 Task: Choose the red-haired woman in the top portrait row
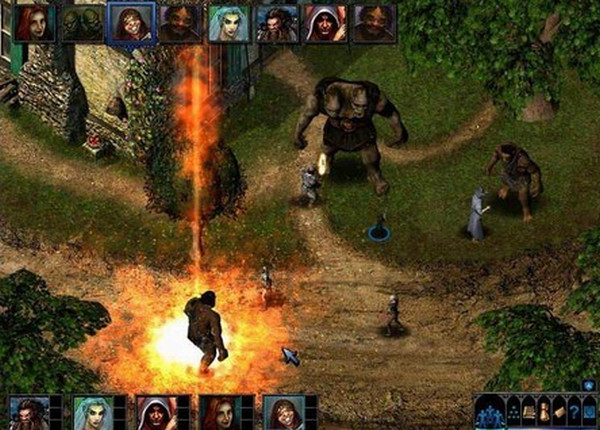click(x=35, y=23)
